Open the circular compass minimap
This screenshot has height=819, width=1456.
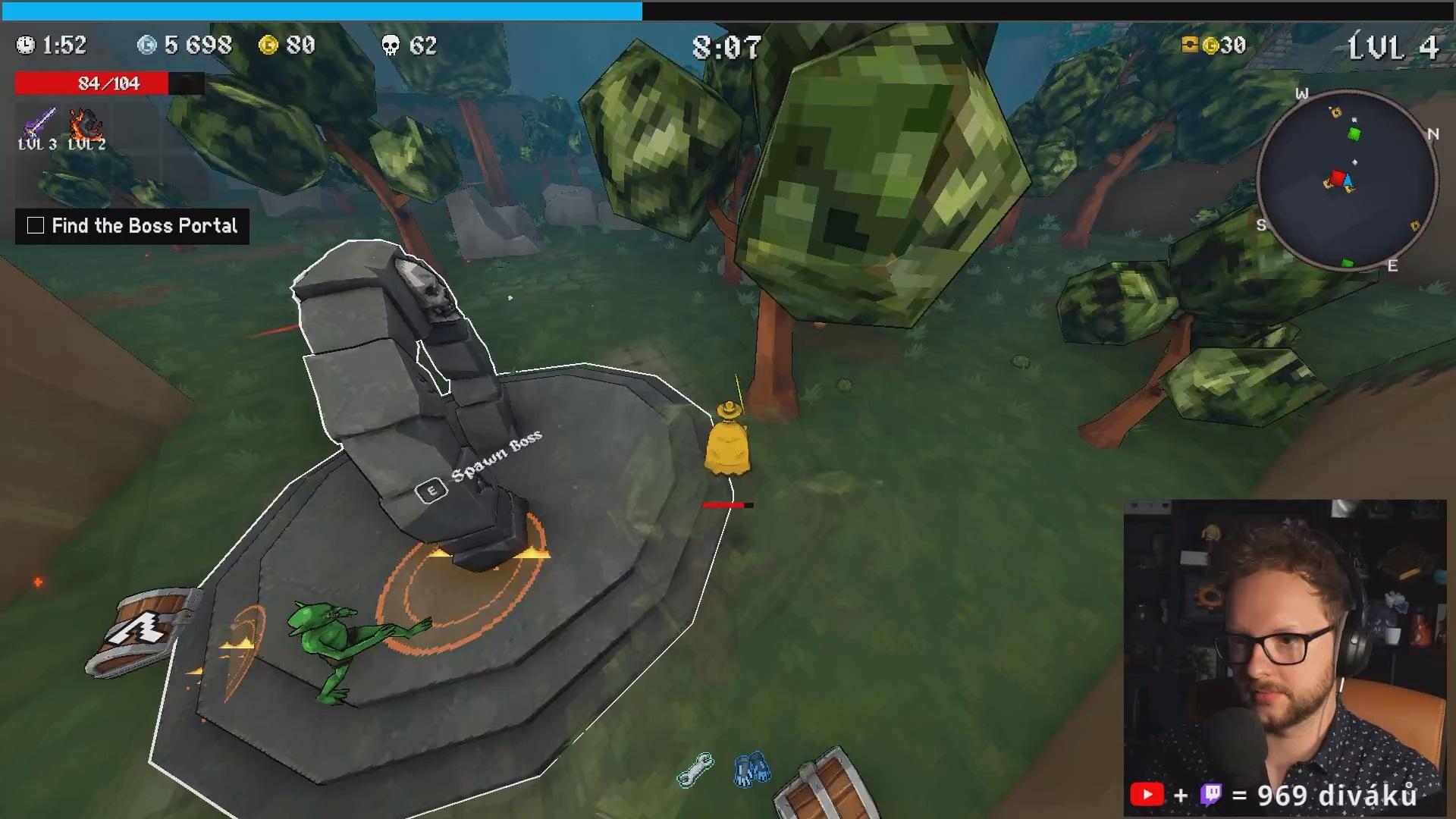(1347, 179)
